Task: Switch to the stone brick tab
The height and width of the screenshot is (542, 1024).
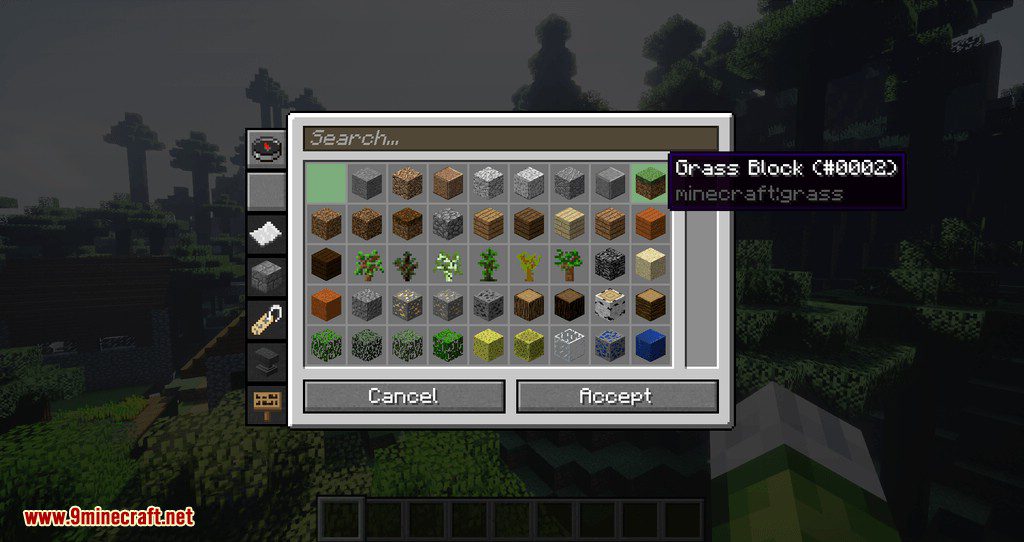Action: [267, 276]
